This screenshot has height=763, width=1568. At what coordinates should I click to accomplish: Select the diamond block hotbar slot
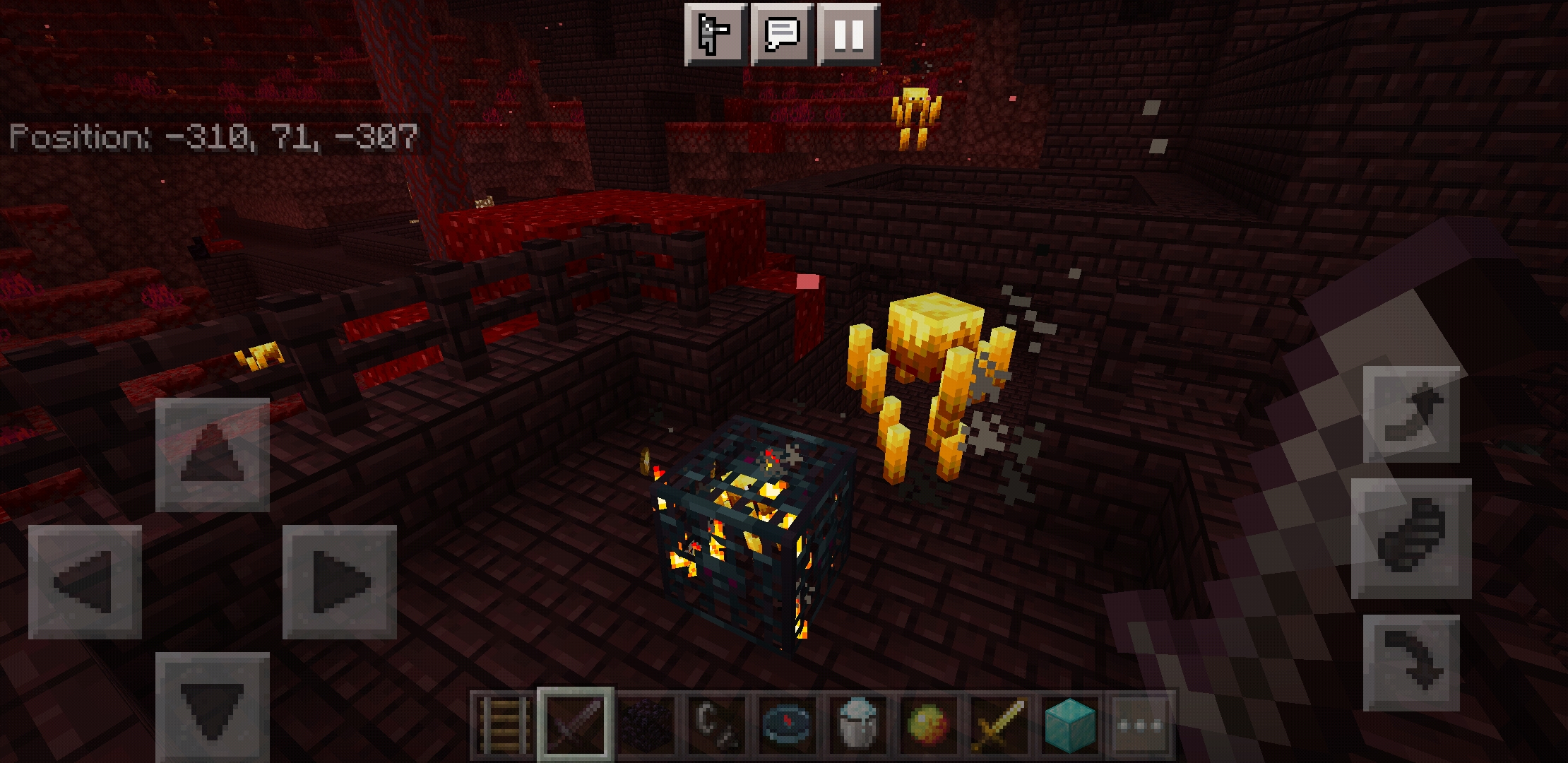tap(1069, 726)
